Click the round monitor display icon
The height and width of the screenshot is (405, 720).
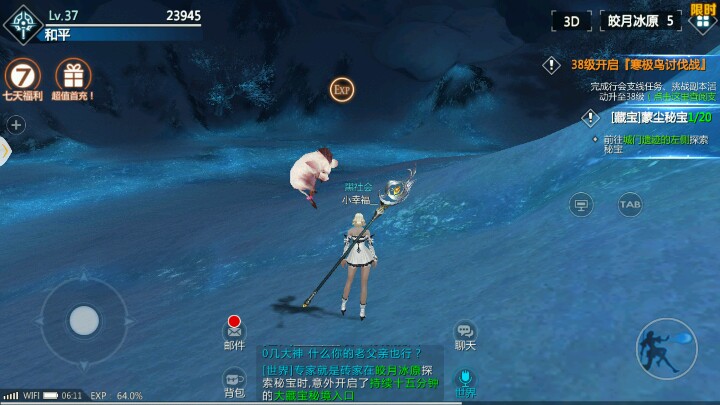coord(581,204)
